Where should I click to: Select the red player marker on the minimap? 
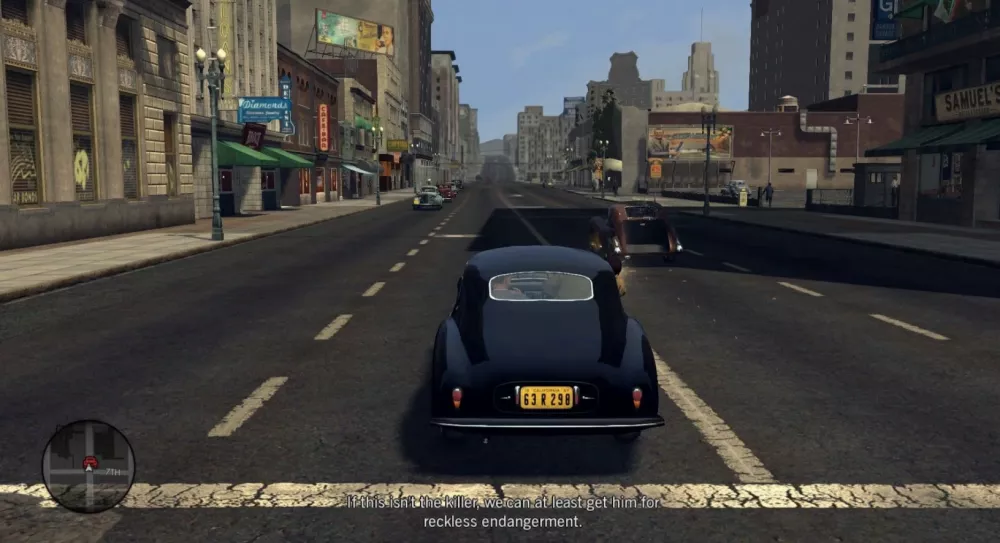coord(90,462)
